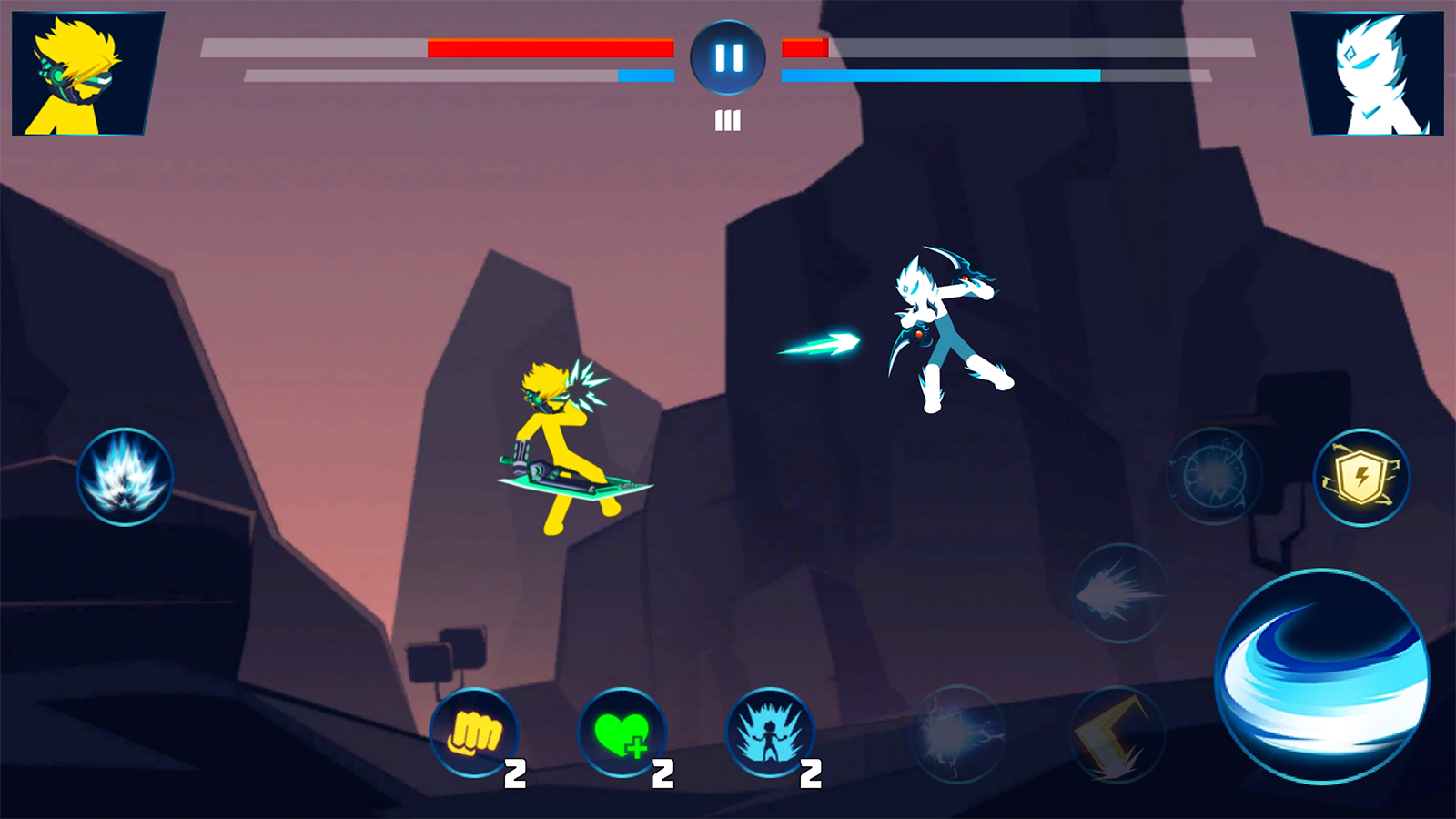The image size is (1456, 819).
Task: Open the yellow fighter's portrait
Action: coord(80,71)
